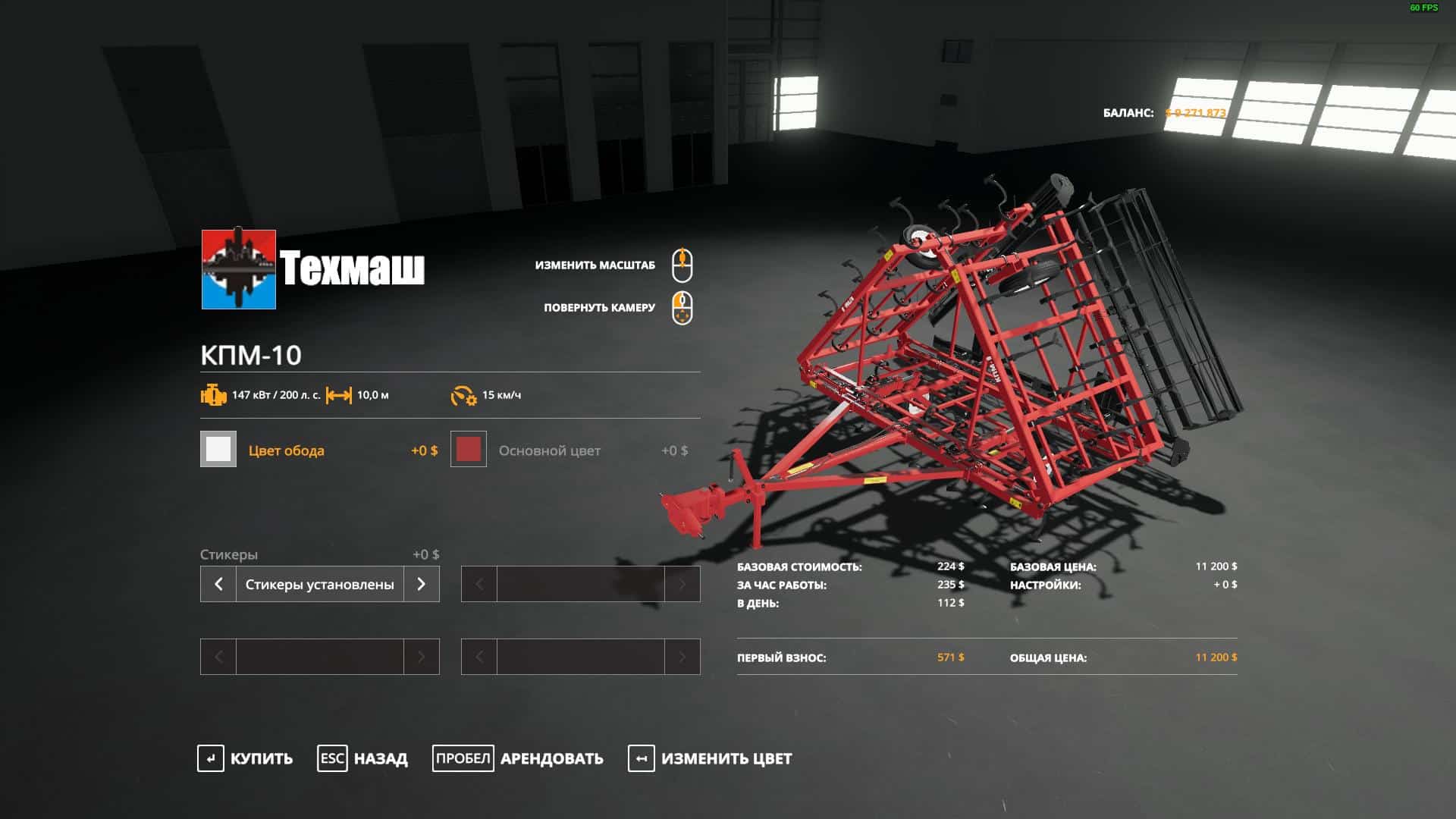The image size is (1456, 819).
Task: Select the Стикеры установлены option field
Action: [319, 584]
